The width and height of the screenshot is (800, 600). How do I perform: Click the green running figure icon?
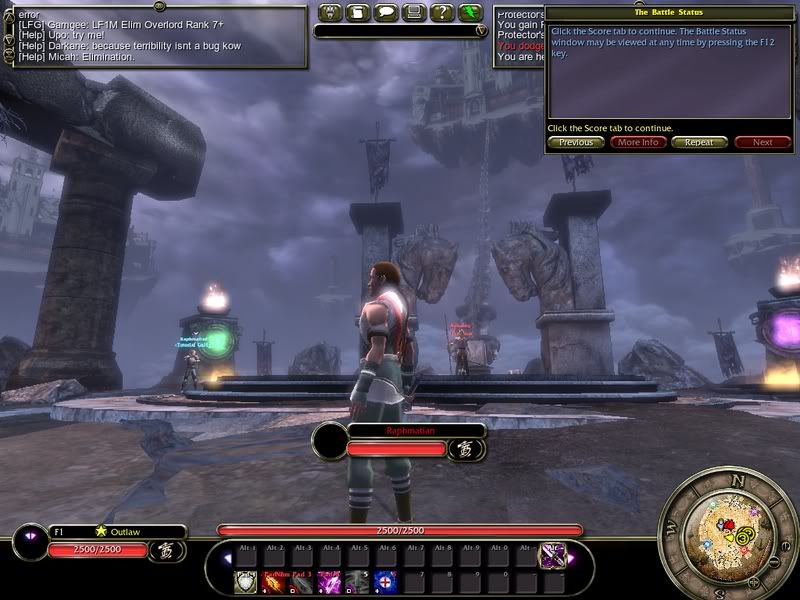pos(471,13)
